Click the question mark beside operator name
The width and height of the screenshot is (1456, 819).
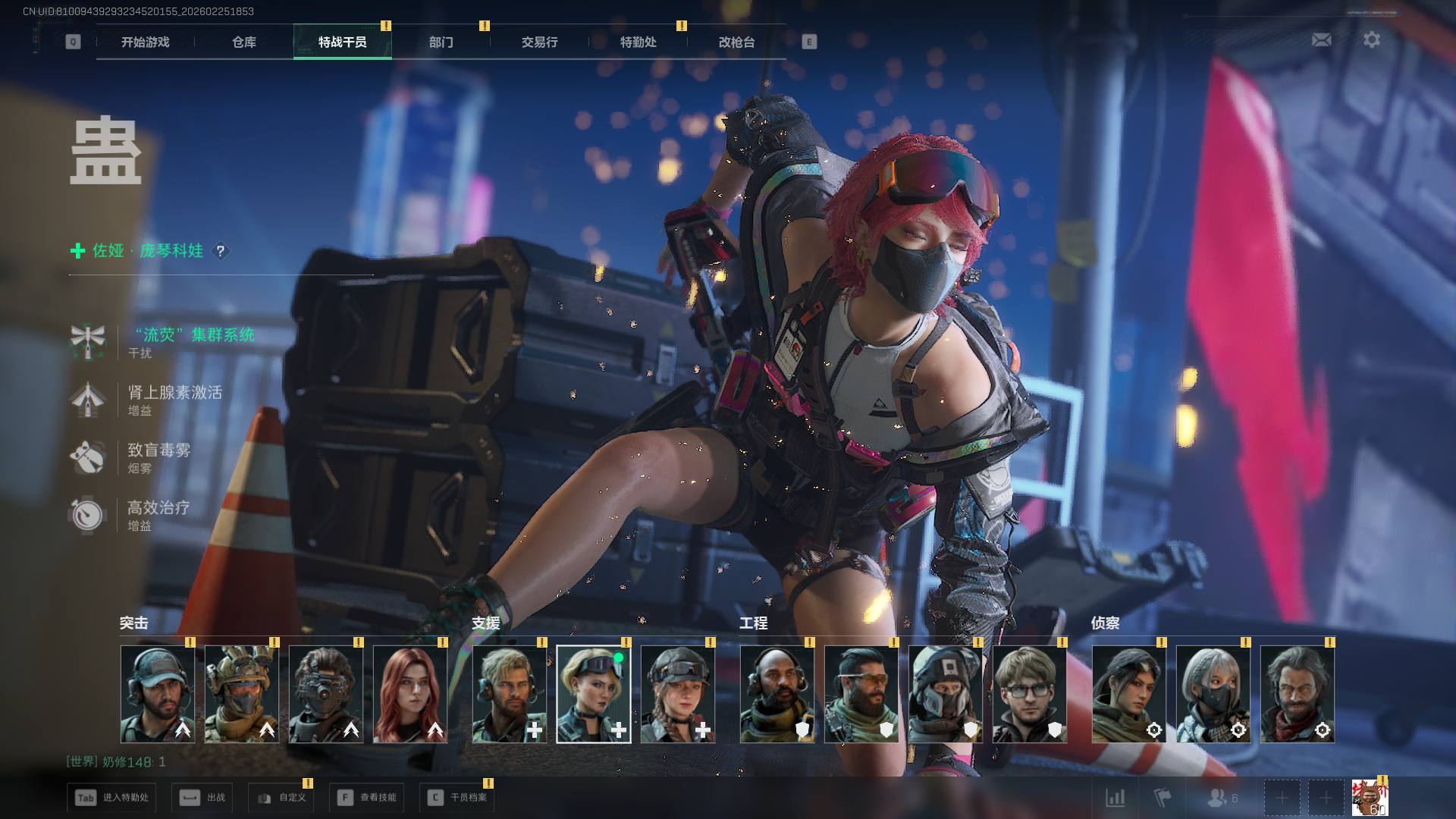tap(220, 251)
